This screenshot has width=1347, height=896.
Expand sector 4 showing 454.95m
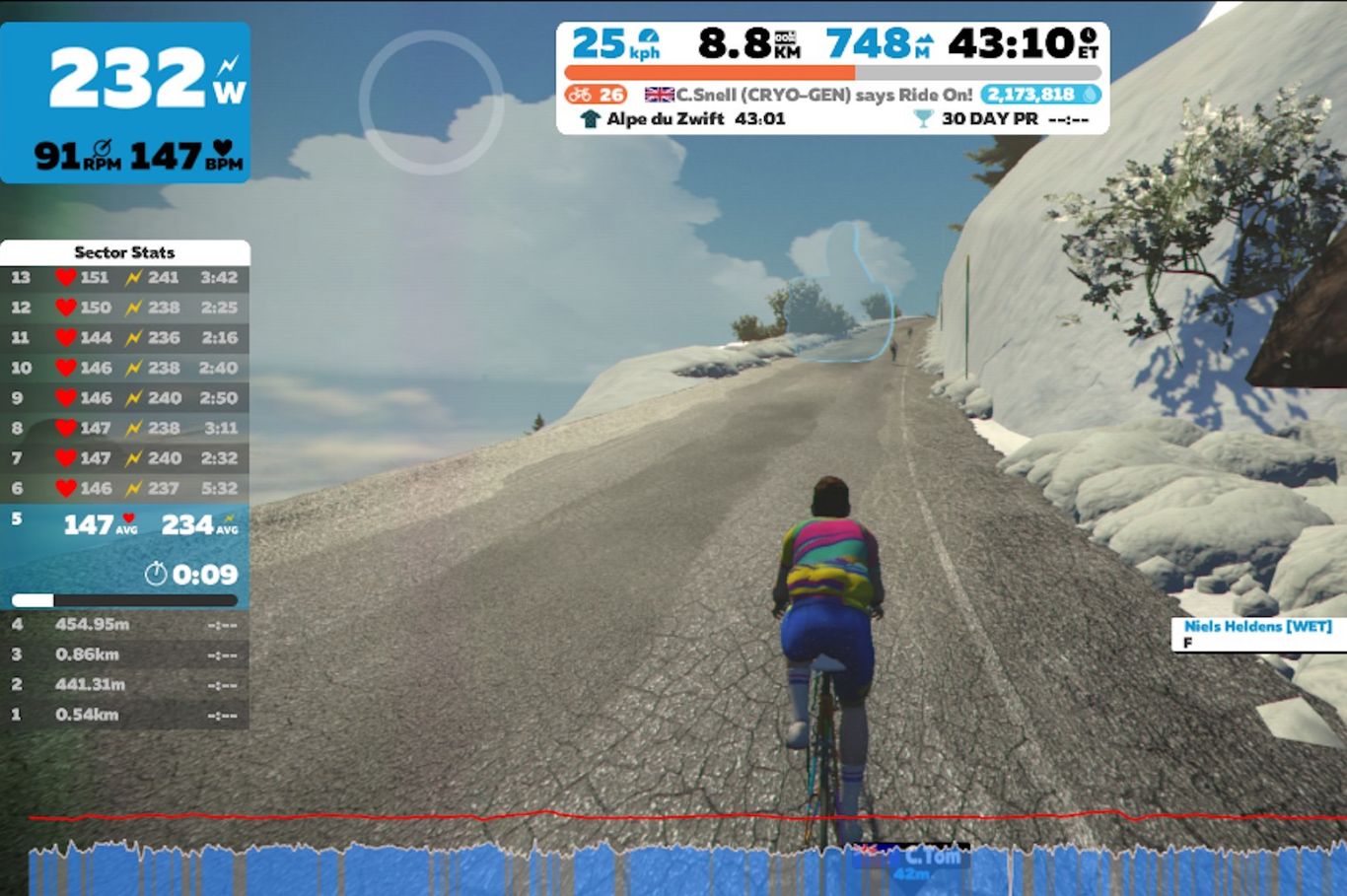(126, 624)
